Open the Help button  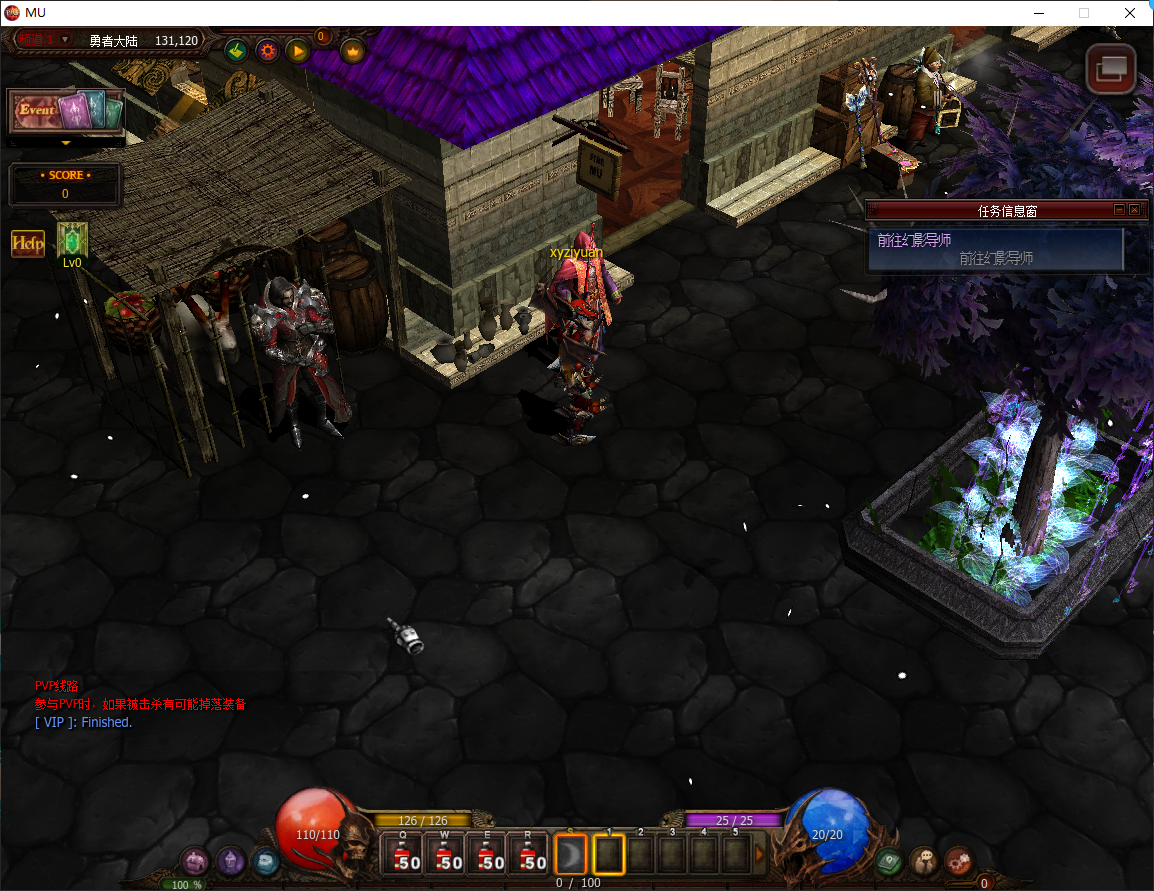point(28,243)
